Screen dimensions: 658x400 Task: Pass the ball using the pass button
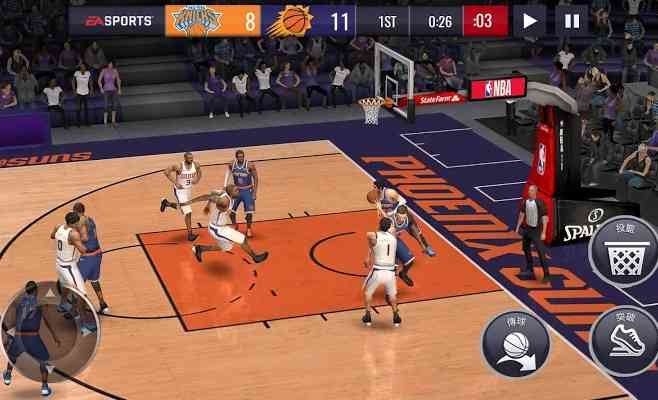(515, 342)
